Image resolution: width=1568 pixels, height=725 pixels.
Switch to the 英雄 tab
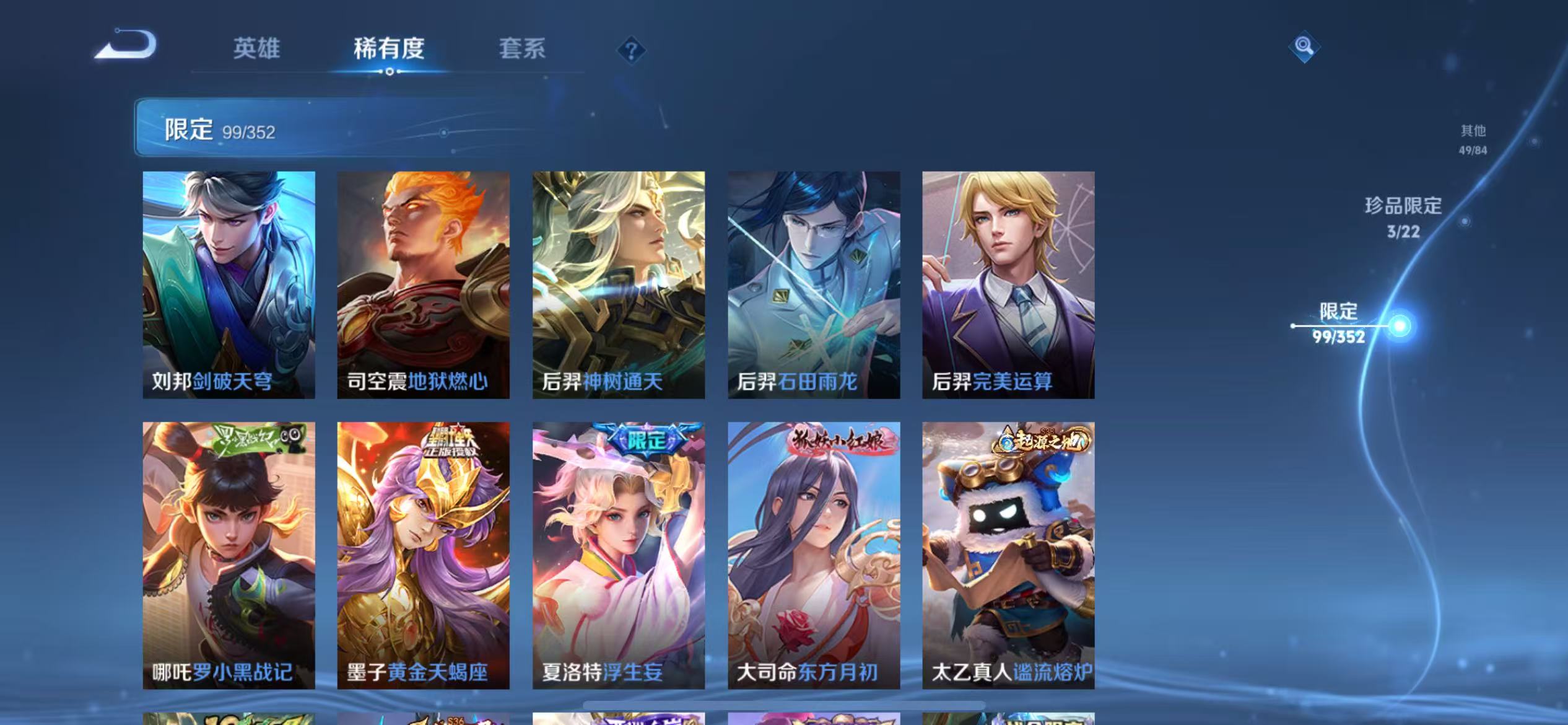(x=258, y=50)
